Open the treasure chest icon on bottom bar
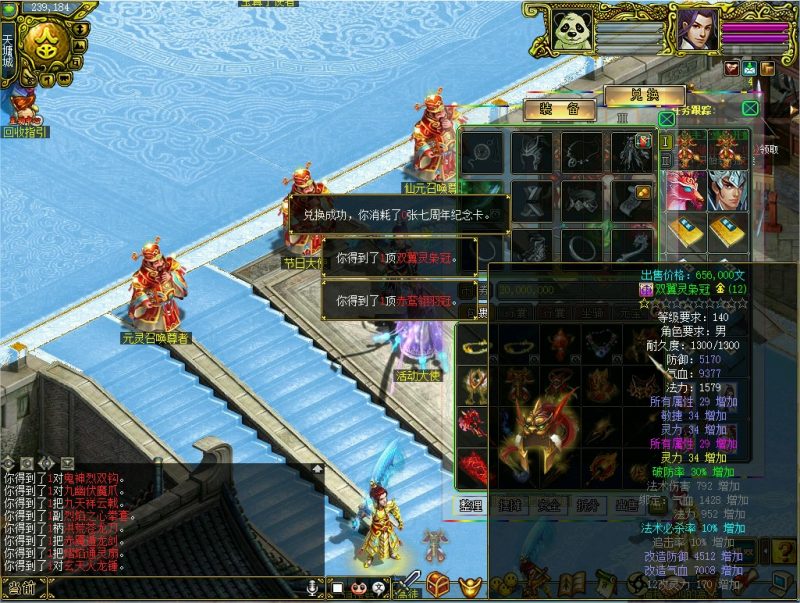Image resolution: width=800 pixels, height=603 pixels. pyautogui.click(x=437, y=583)
